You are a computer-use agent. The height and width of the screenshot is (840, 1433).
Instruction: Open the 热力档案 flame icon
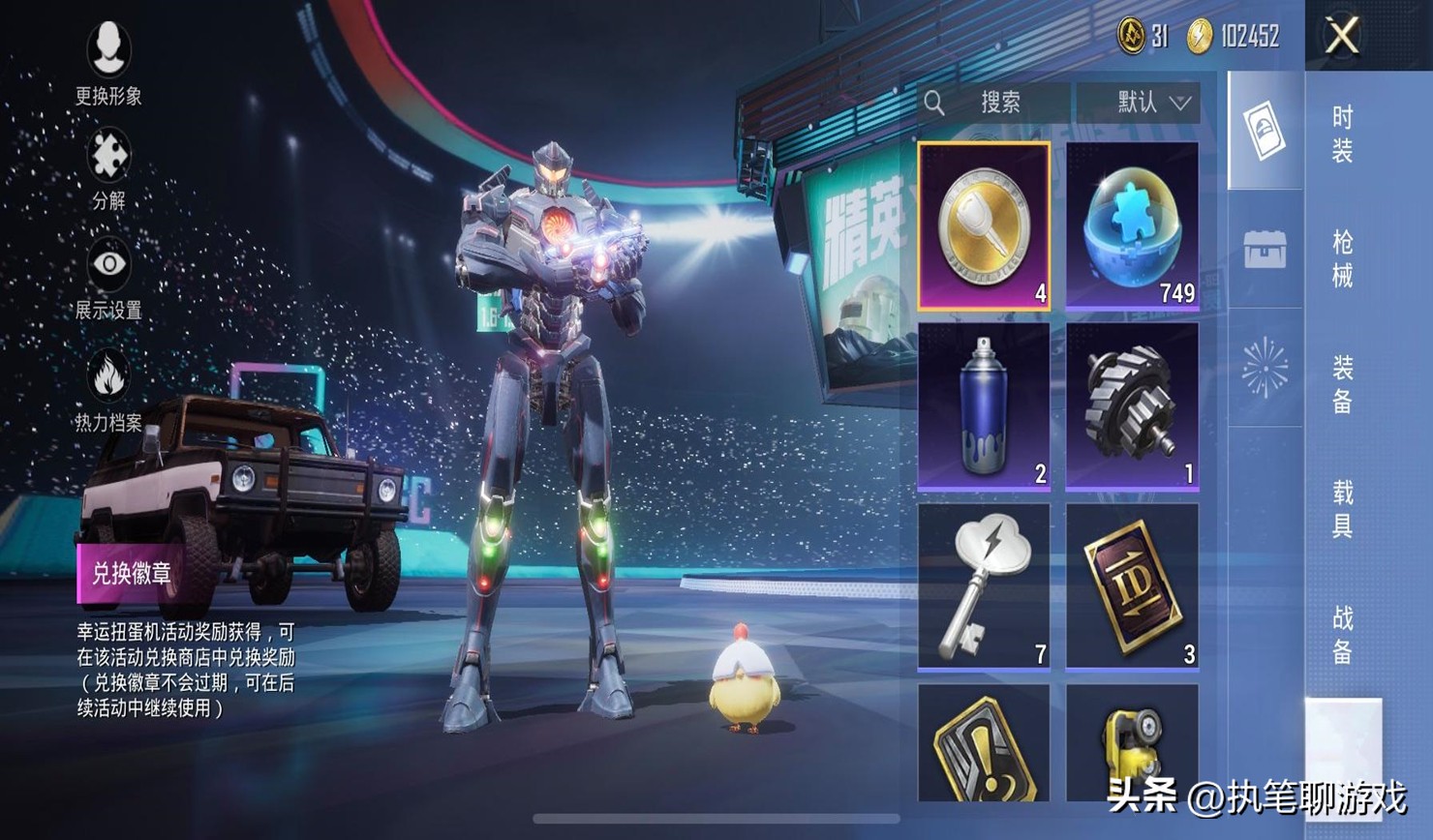[x=108, y=387]
